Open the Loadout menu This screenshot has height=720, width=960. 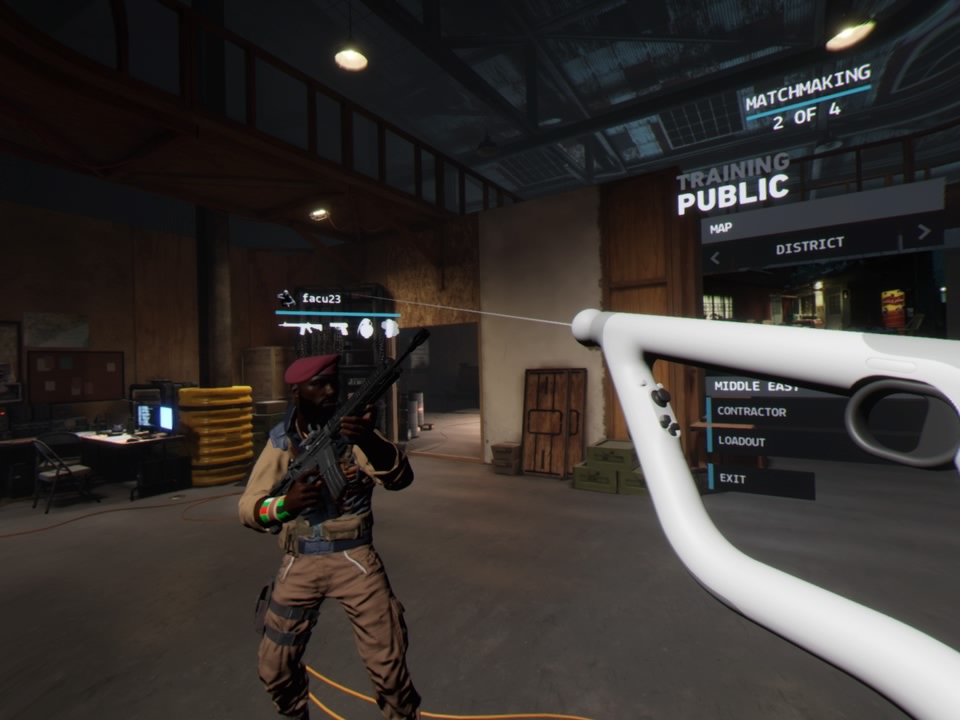click(x=742, y=441)
